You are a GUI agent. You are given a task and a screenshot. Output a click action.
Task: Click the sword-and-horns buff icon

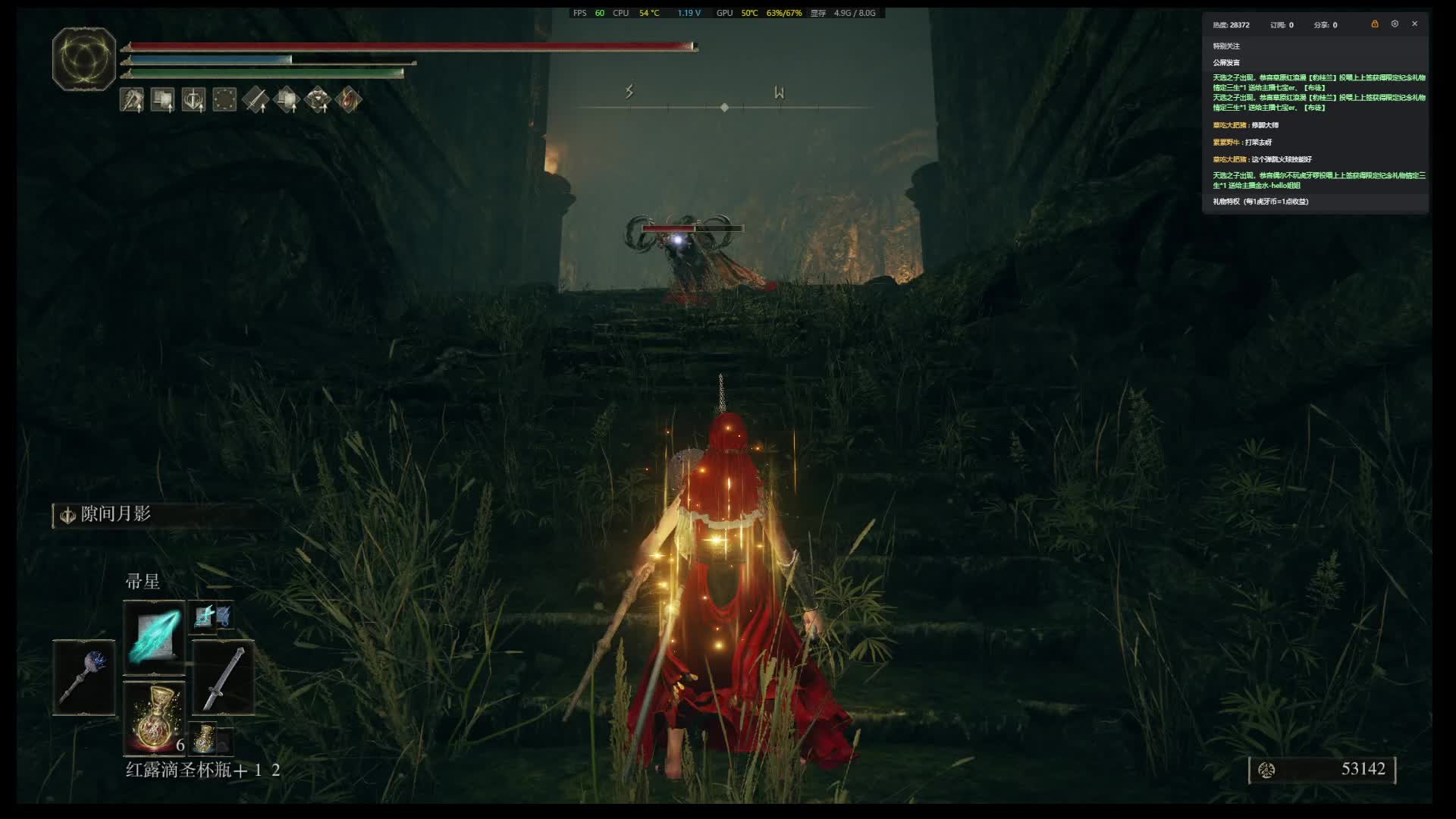193,99
